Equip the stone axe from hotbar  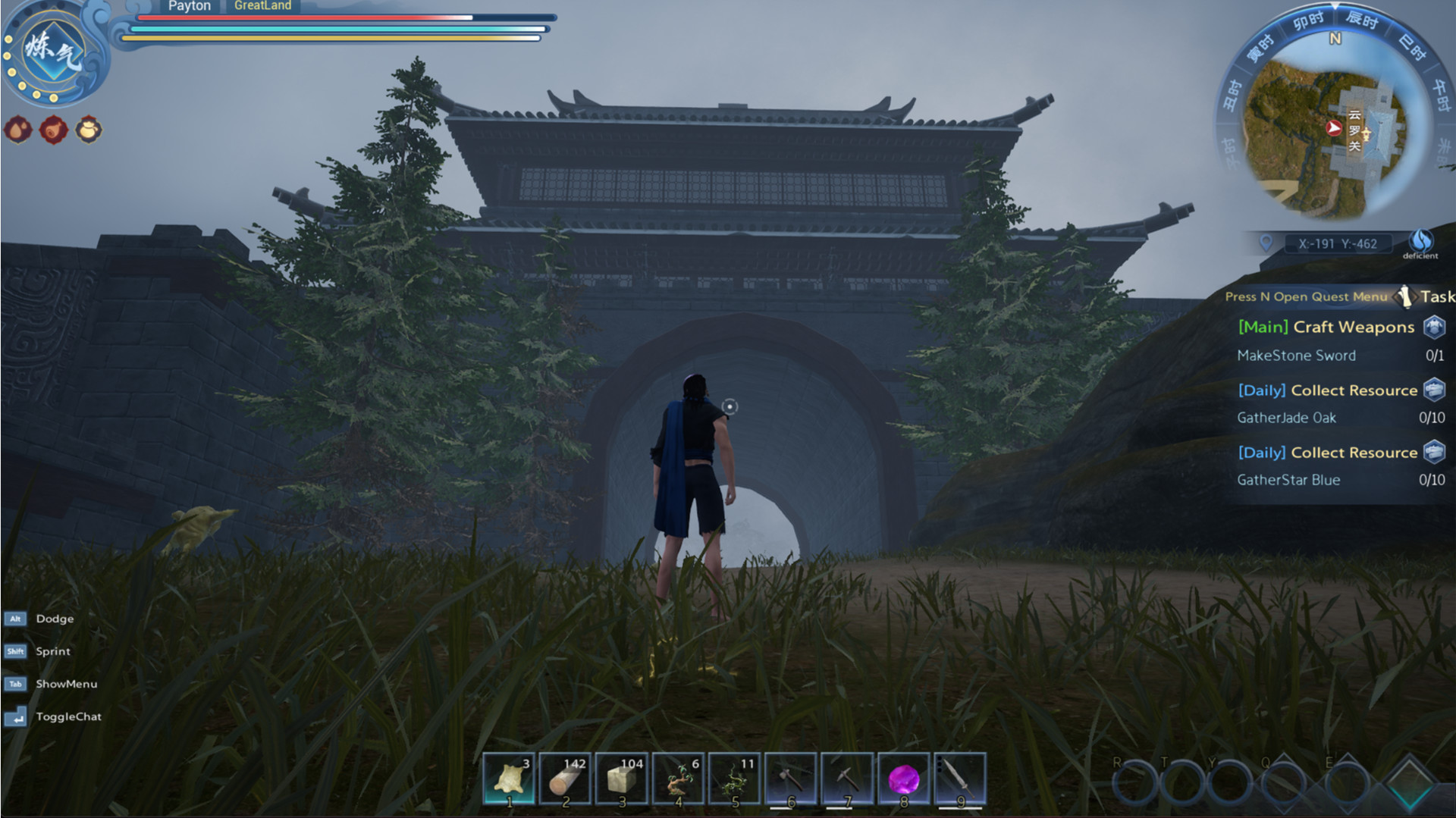point(791,779)
